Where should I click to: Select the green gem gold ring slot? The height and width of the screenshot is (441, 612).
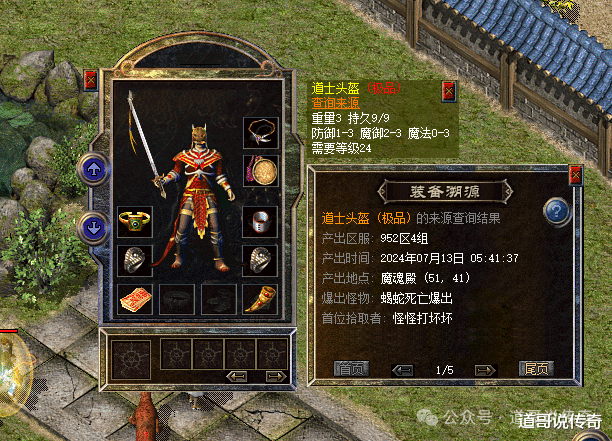pos(134,220)
